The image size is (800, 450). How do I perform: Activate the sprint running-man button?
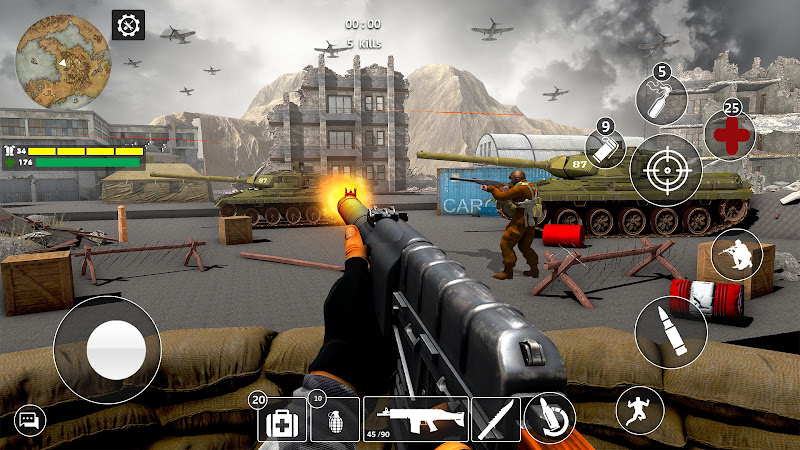(x=640, y=410)
